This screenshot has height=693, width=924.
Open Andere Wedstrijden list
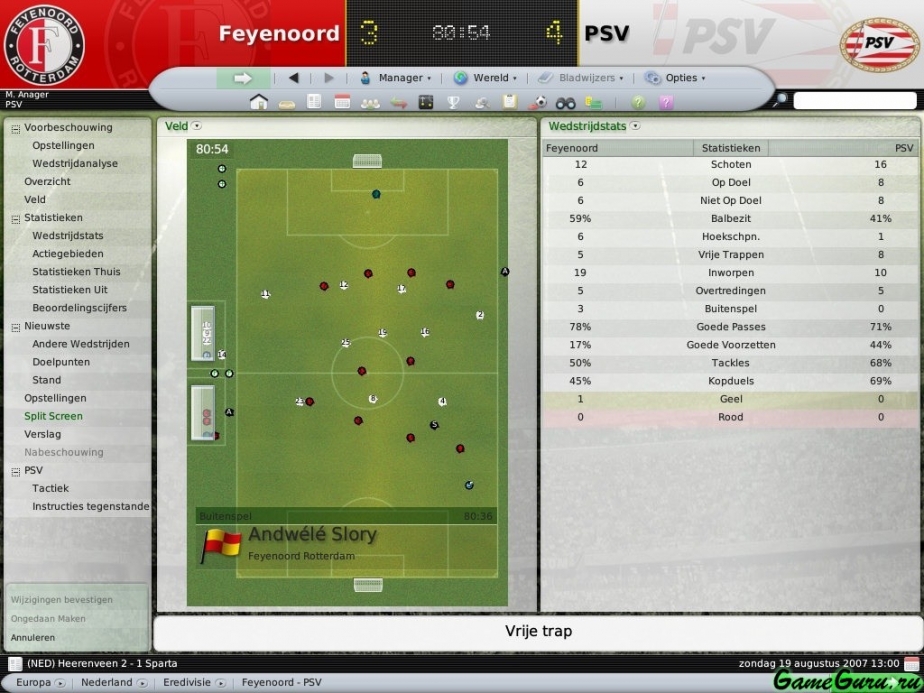[x=80, y=344]
